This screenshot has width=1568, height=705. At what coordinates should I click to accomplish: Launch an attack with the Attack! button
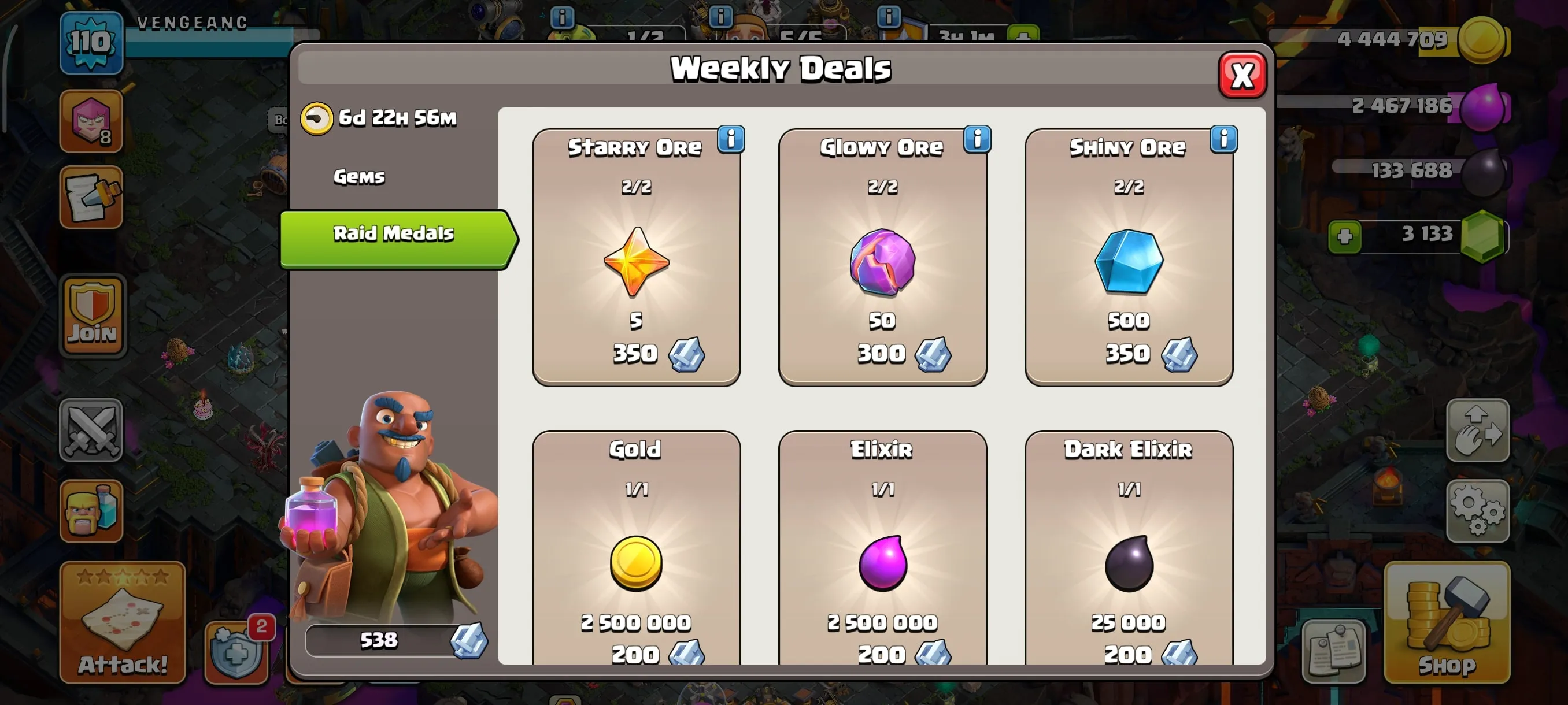122,663
